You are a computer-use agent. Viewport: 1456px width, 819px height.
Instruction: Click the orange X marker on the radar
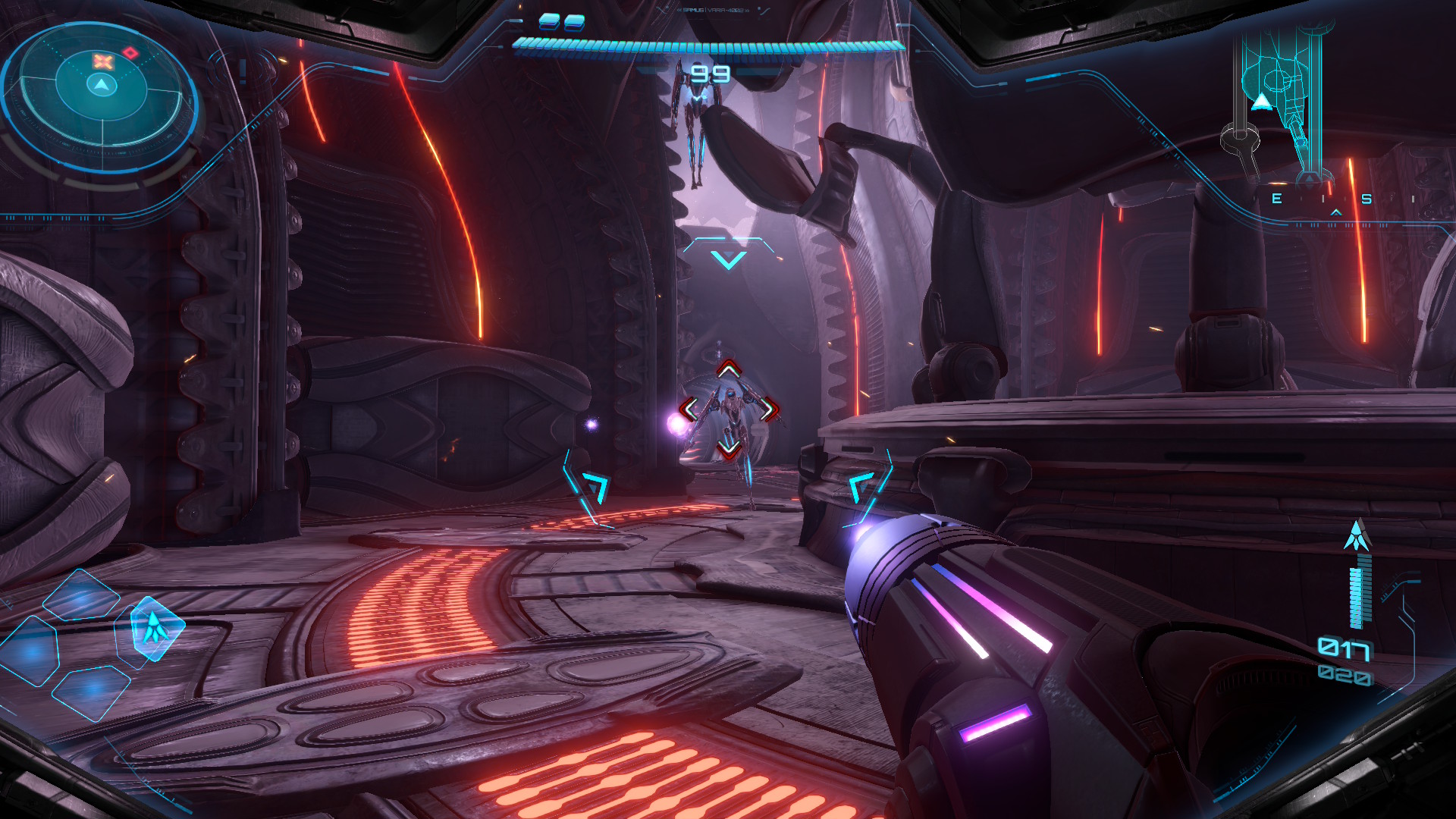coord(103,61)
